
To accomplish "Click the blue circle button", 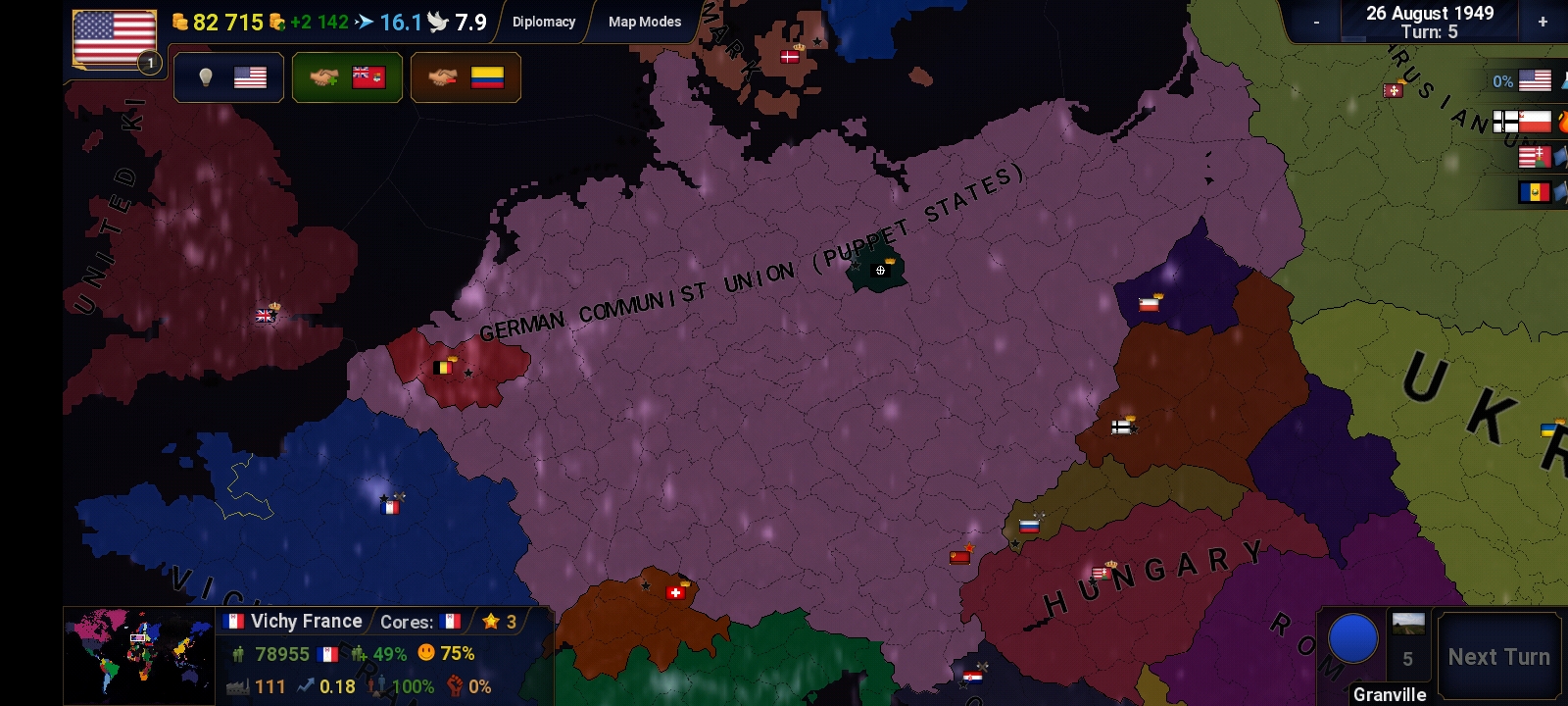I will coord(1352,638).
